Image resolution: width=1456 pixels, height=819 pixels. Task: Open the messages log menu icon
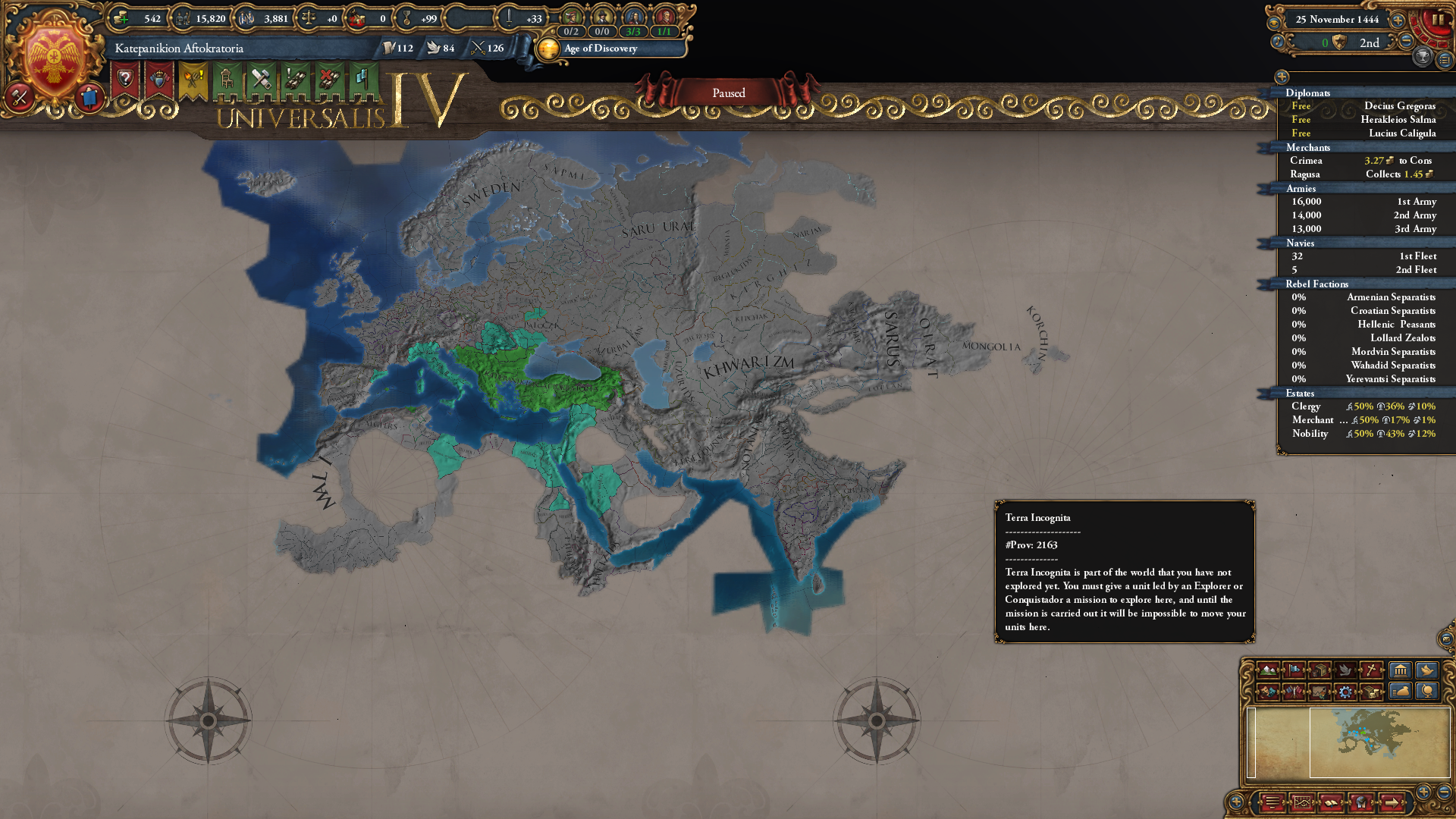point(1272,802)
